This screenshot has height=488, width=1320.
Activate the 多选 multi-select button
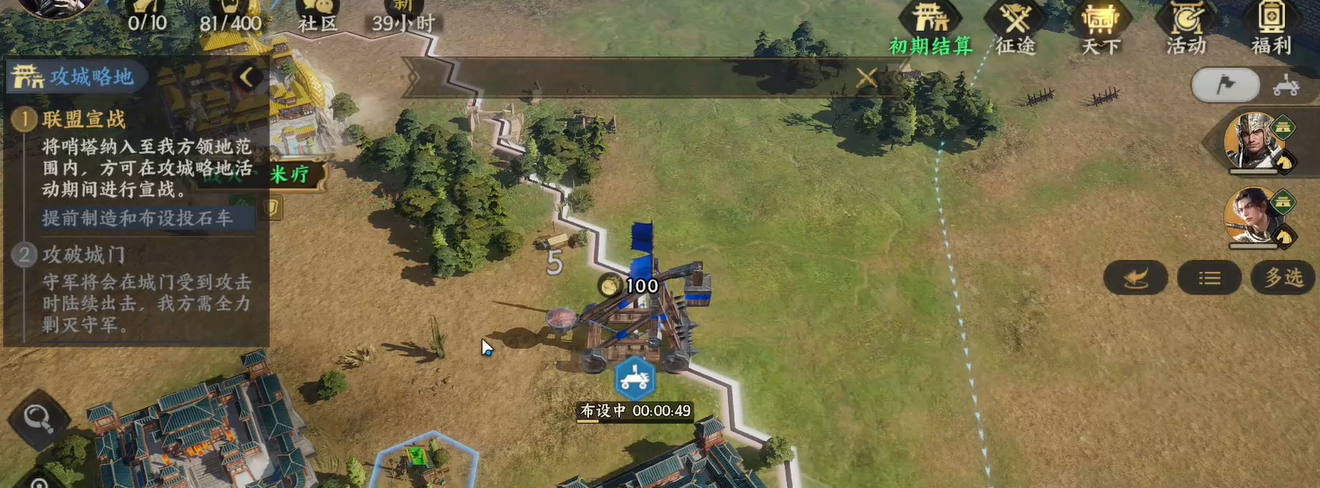1283,277
